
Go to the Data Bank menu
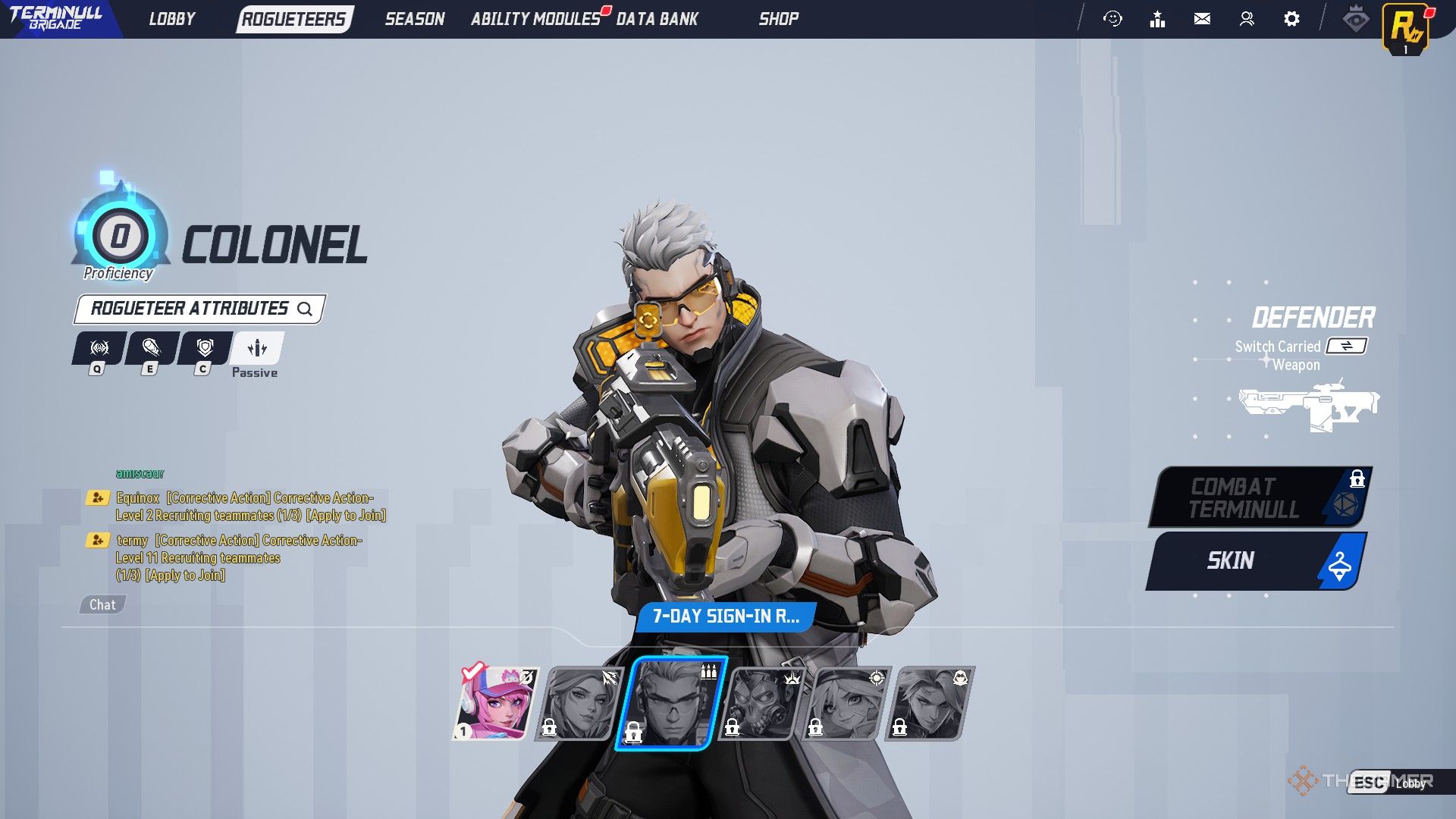click(x=657, y=19)
